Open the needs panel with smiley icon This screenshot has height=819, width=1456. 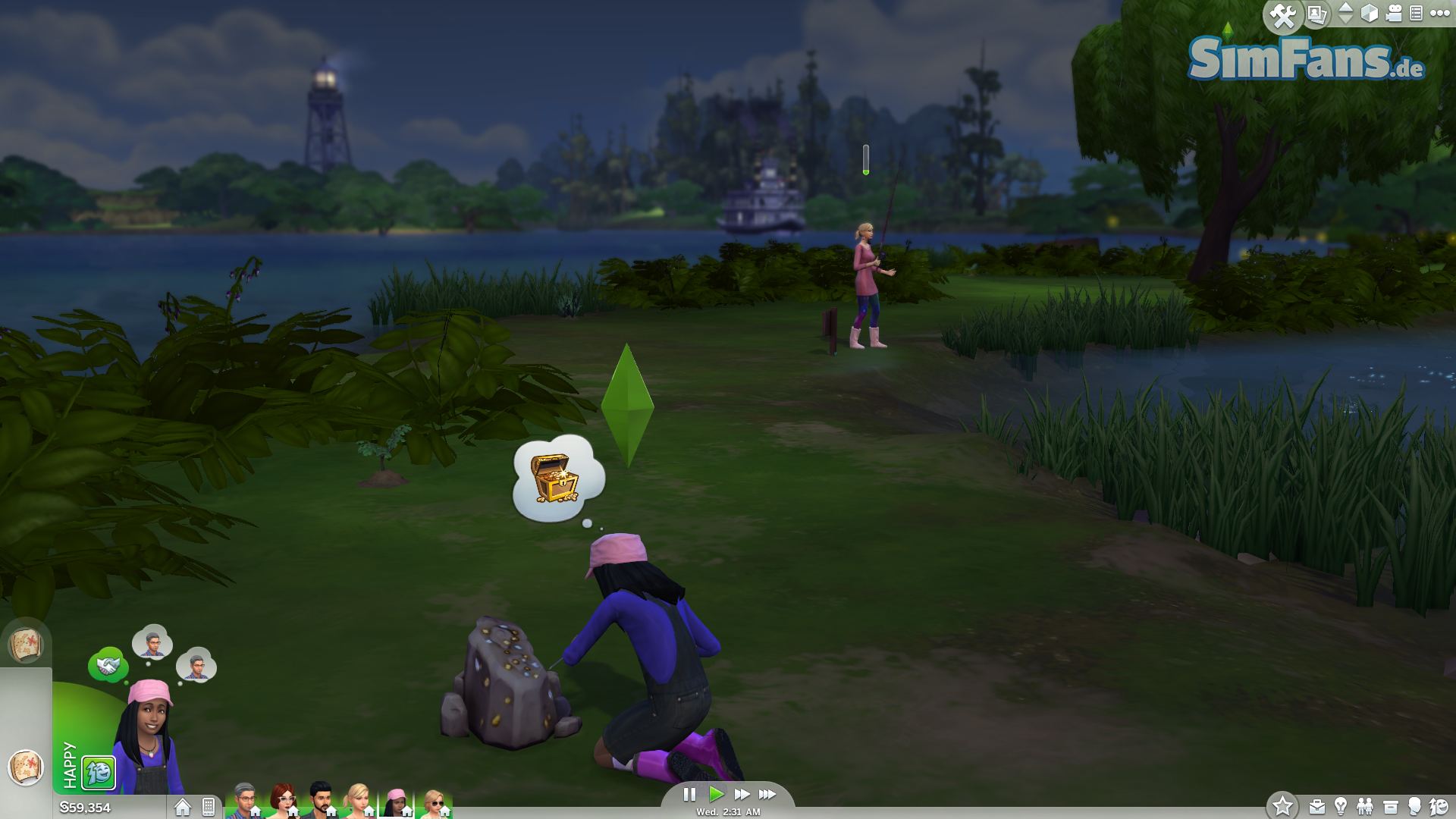coord(1439,806)
